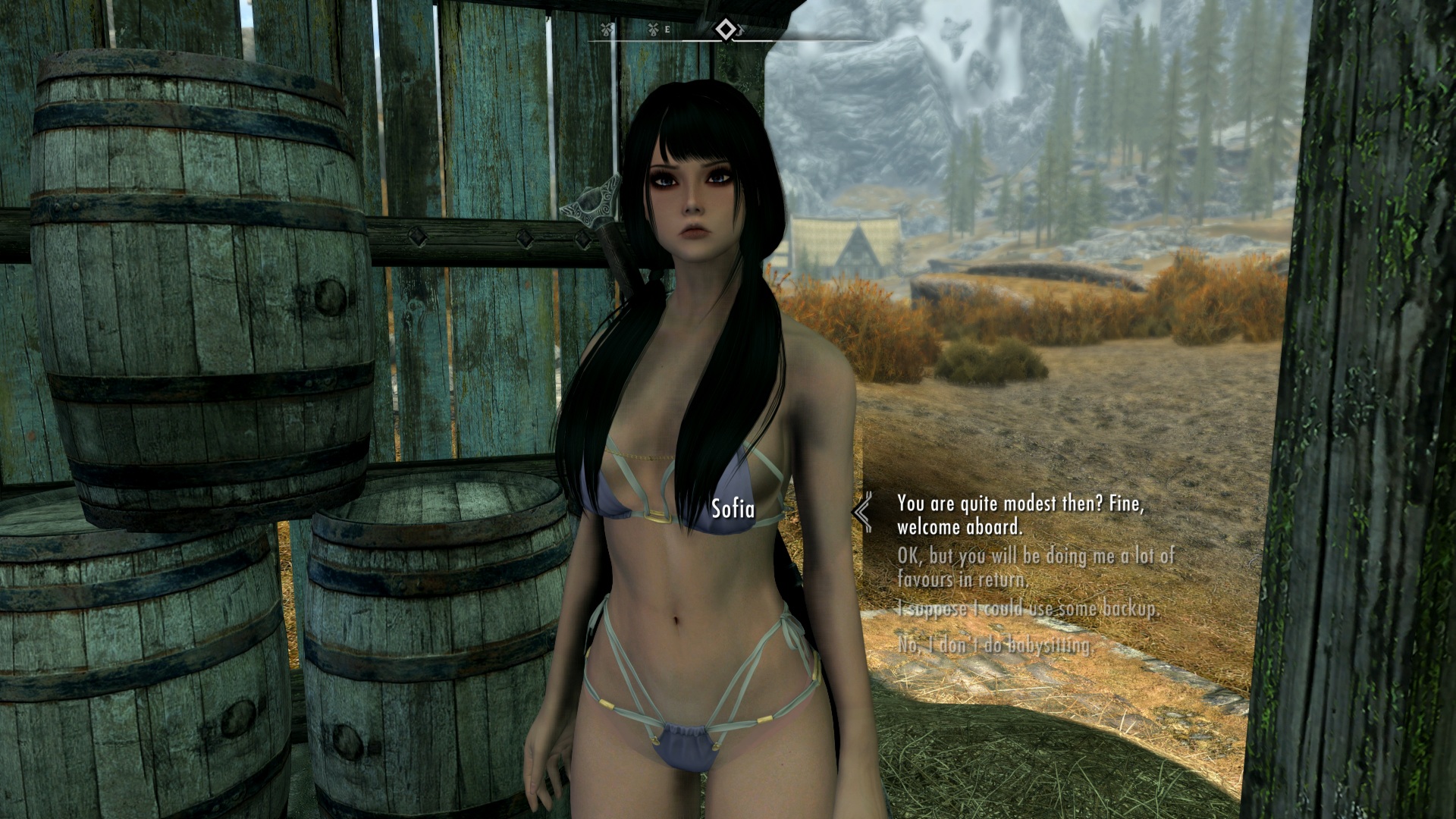
Task: Choose "You are quite modest then? Fine, welcome aboard."
Action: point(1020,514)
